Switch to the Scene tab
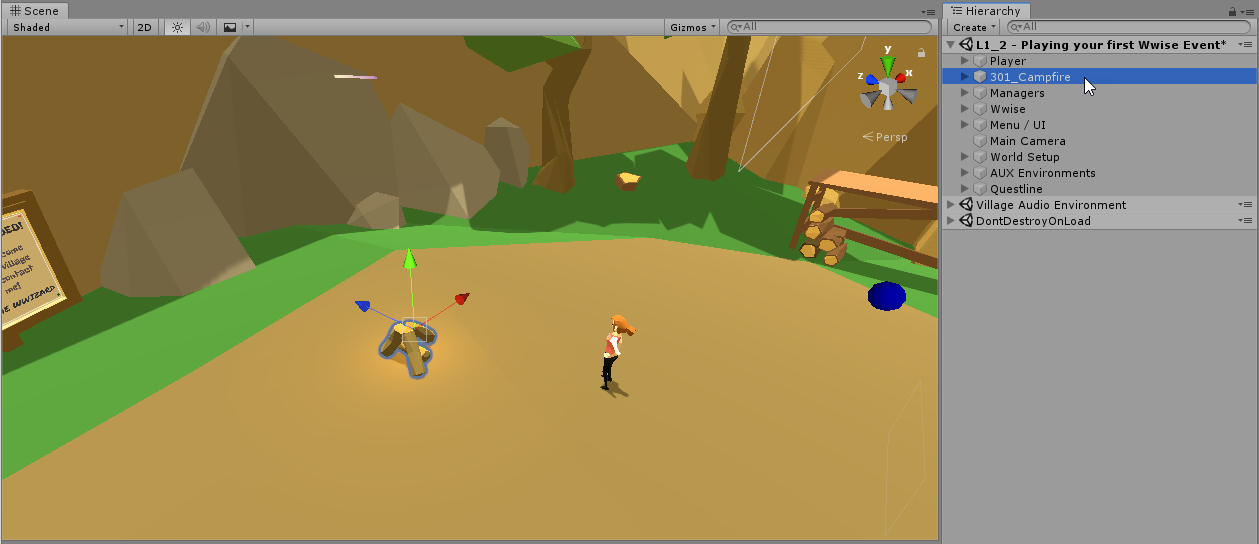Screen dimensions: 1259x544 [35, 11]
